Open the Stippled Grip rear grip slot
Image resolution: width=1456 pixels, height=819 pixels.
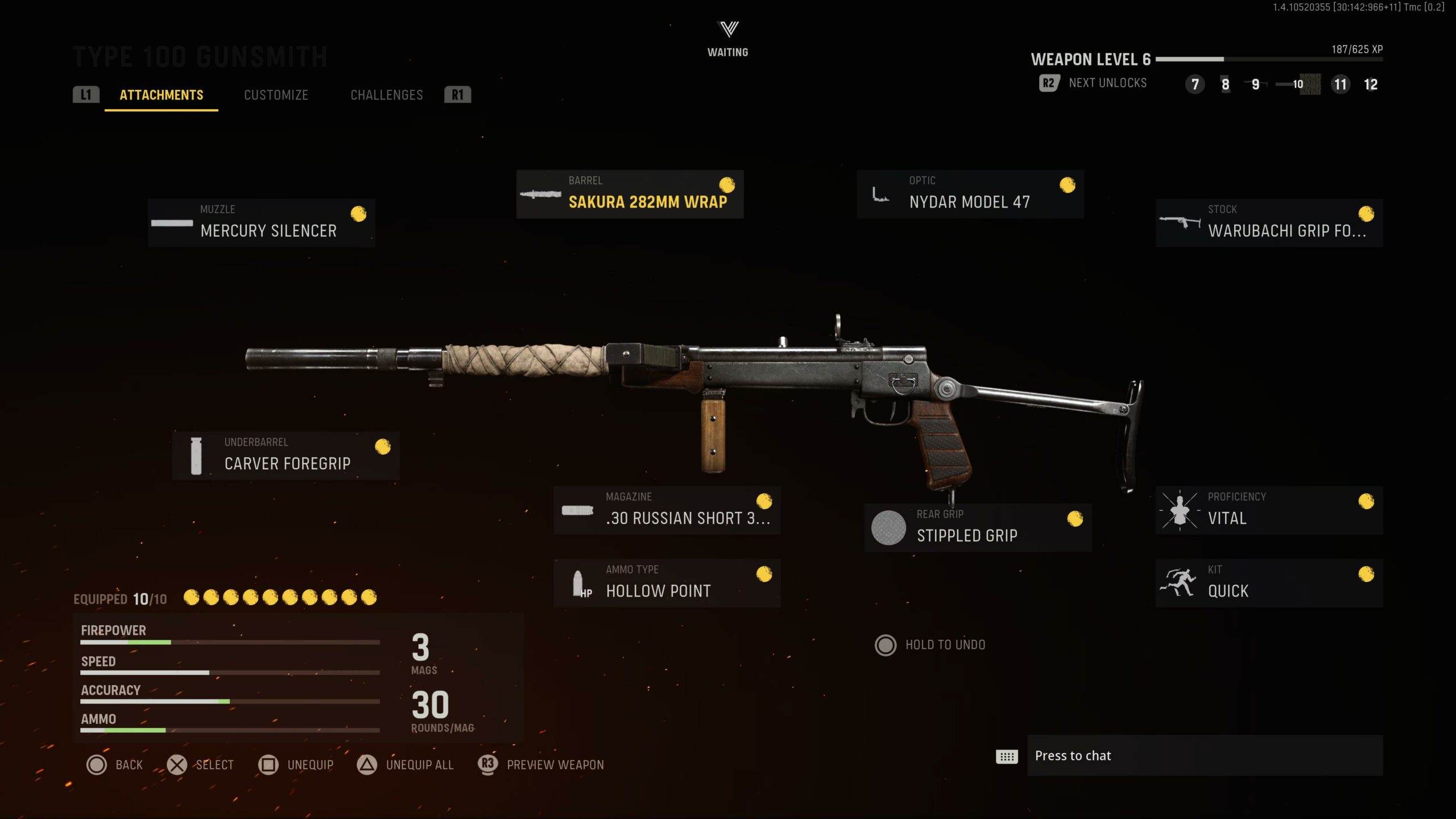pyautogui.click(x=978, y=528)
